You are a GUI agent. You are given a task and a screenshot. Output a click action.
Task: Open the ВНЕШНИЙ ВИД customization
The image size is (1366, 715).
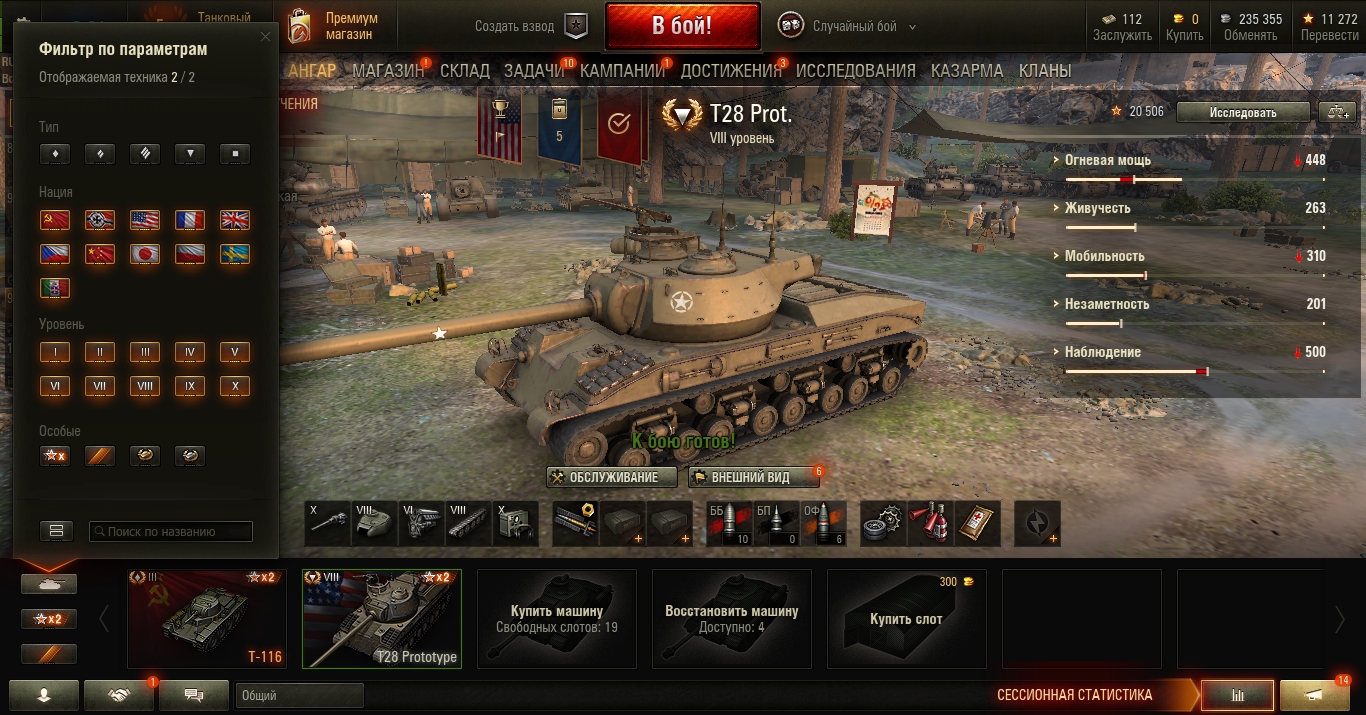(754, 477)
